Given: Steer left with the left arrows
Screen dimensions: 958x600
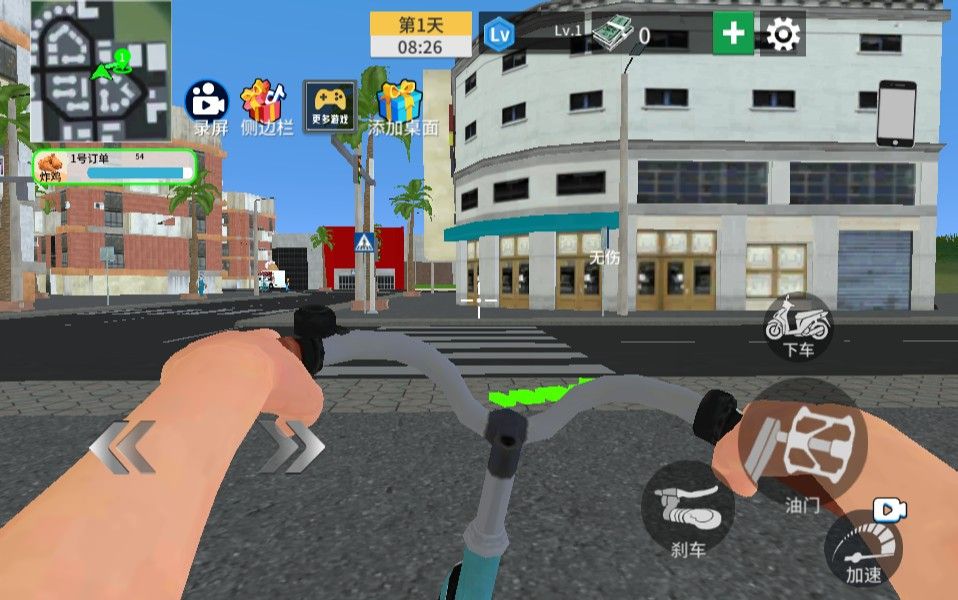Looking at the screenshot, I should [x=123, y=446].
